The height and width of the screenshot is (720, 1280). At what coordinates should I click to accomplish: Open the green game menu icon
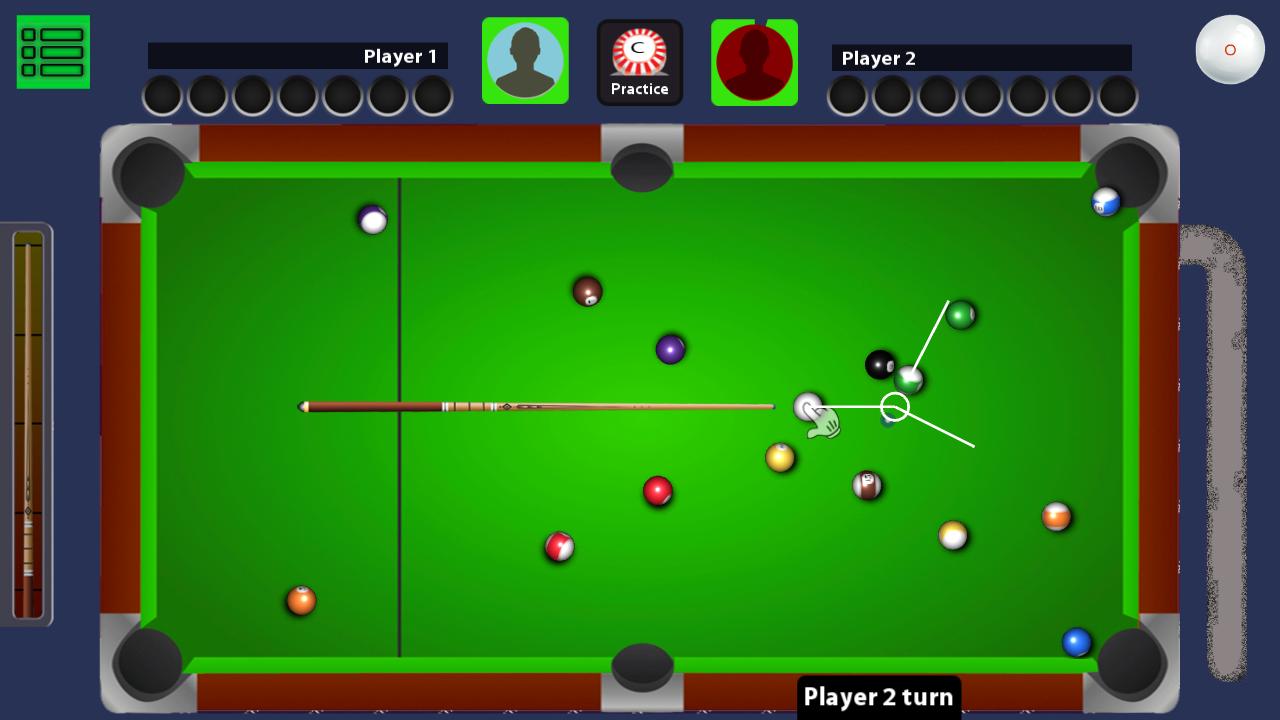click(x=53, y=51)
